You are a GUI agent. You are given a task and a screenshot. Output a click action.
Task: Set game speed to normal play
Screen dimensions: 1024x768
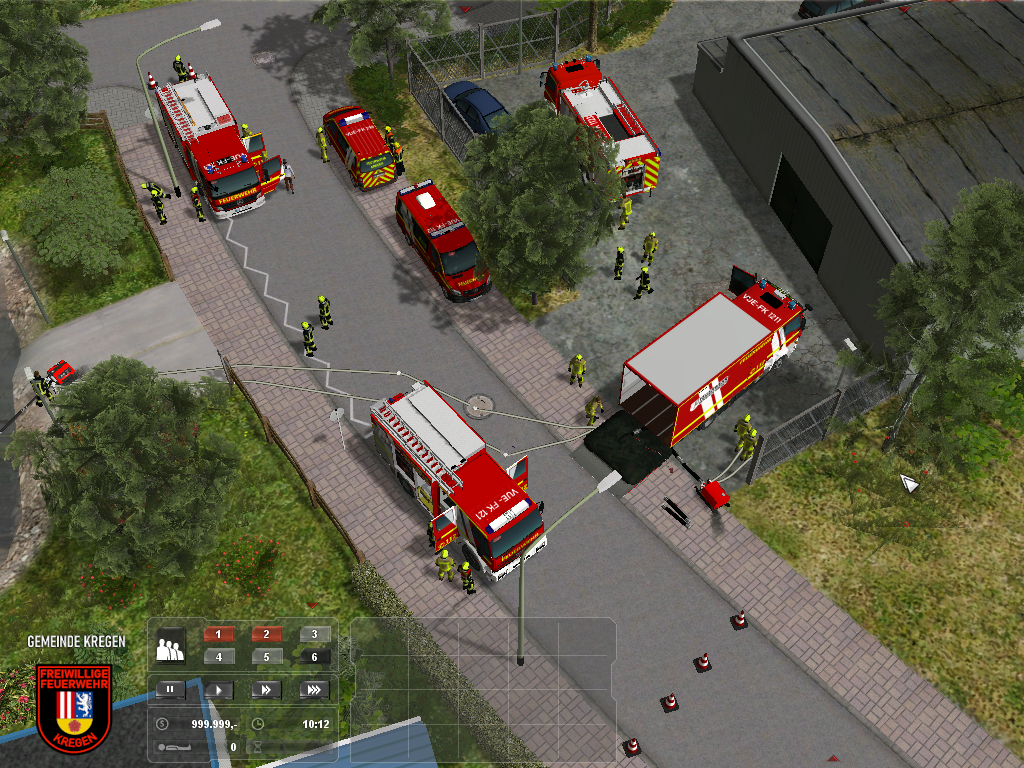click(x=218, y=689)
